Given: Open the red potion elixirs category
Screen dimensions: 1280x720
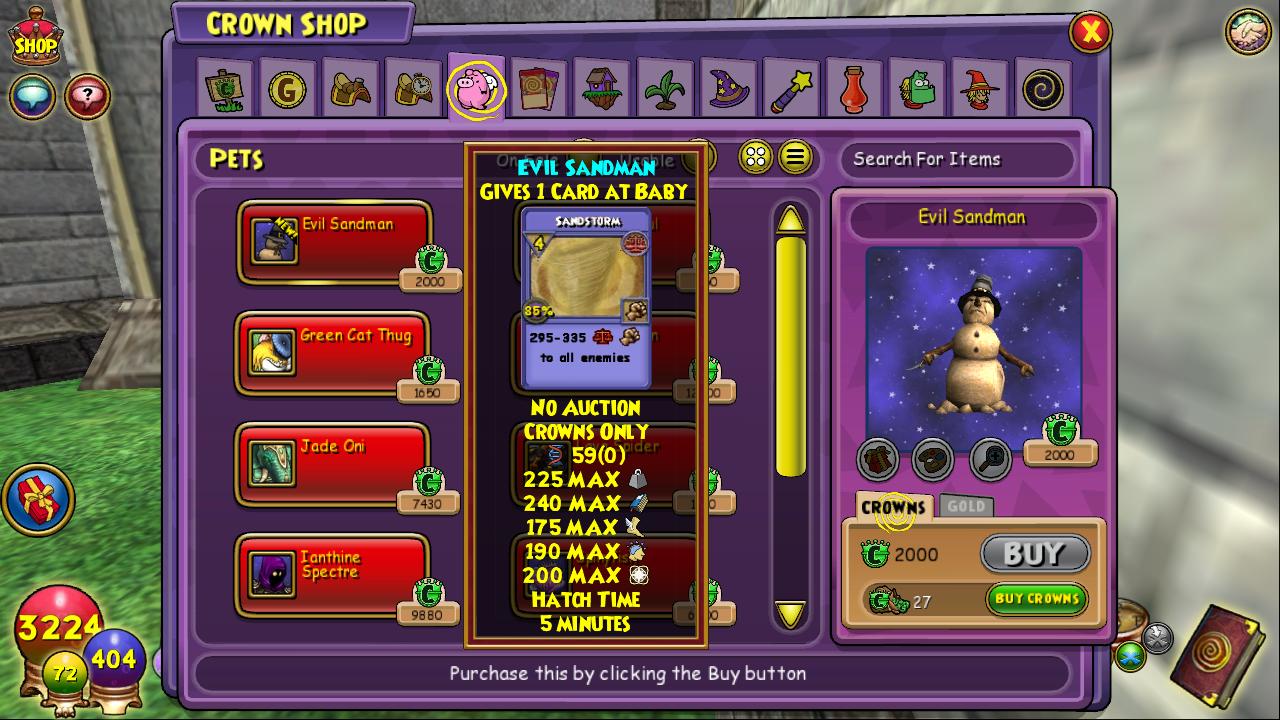Looking at the screenshot, I should pyautogui.click(x=853, y=90).
